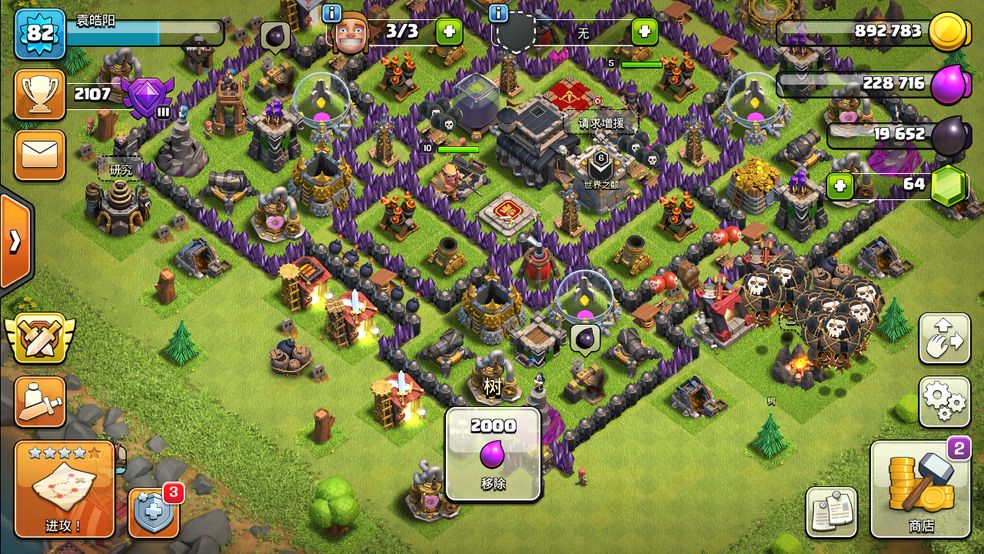Open the 进攻 attack map button
The width and height of the screenshot is (984, 554).
coord(64,489)
